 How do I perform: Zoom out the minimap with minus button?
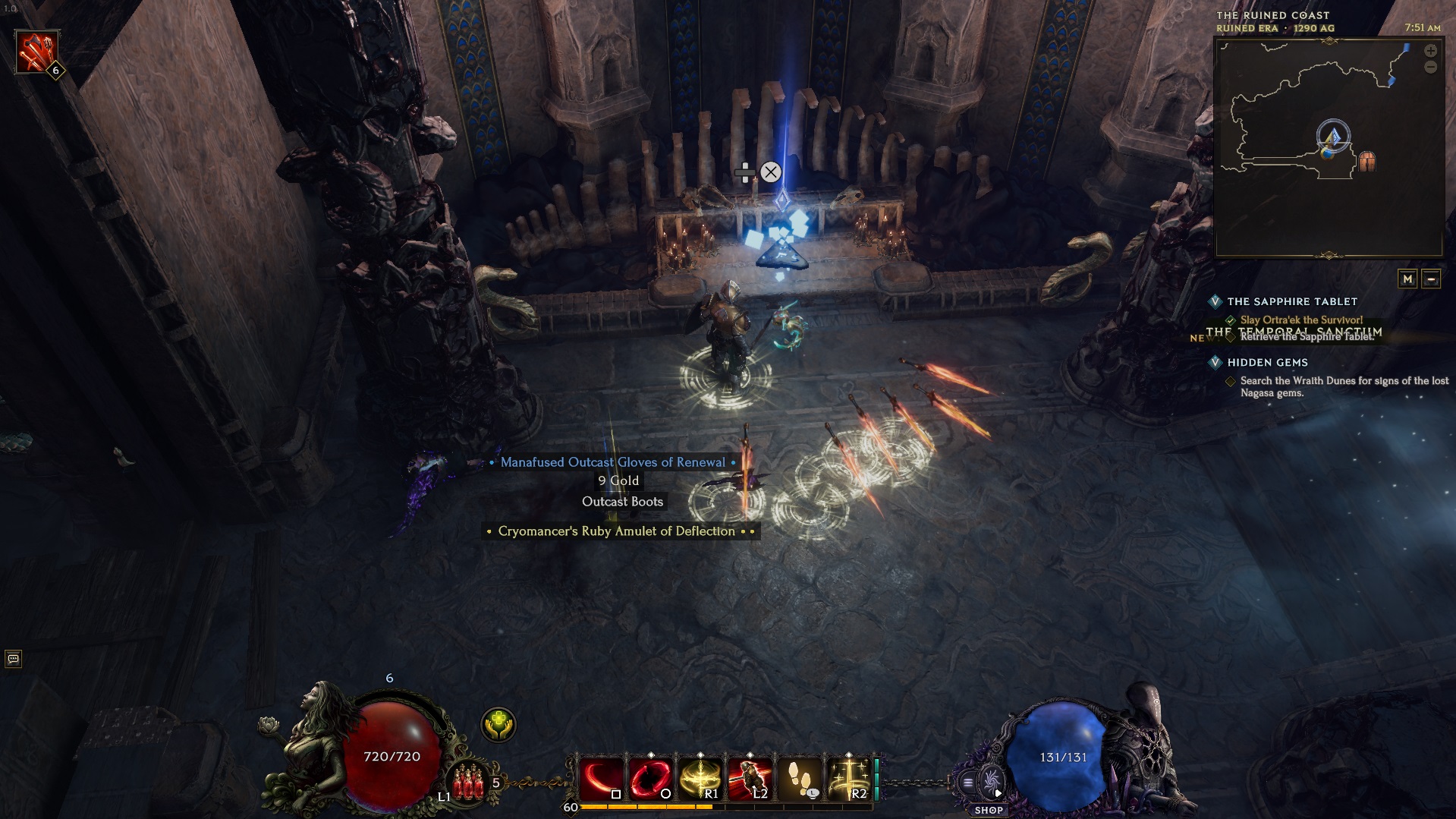[1430, 67]
